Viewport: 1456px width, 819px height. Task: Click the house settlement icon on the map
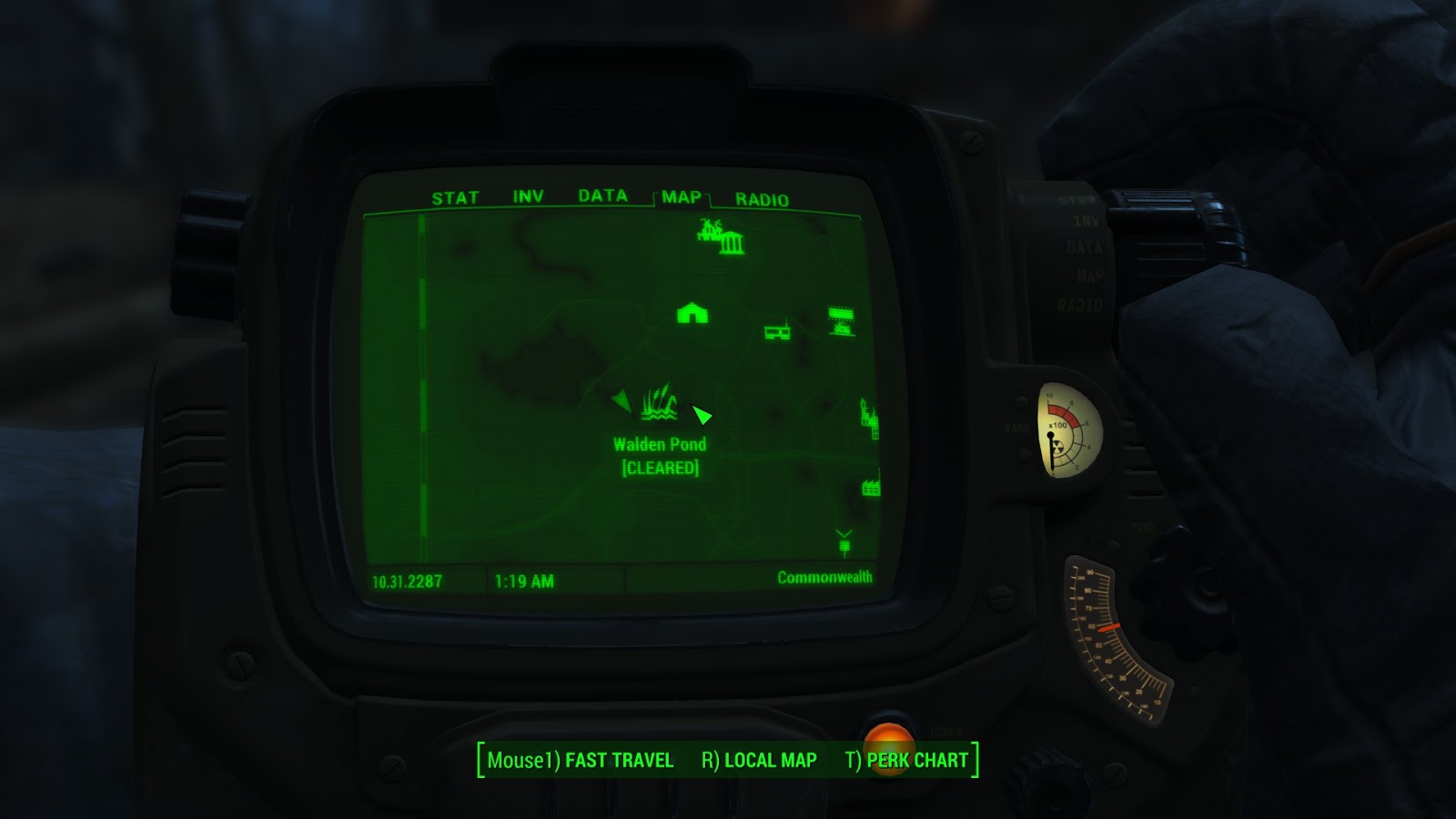click(x=692, y=312)
